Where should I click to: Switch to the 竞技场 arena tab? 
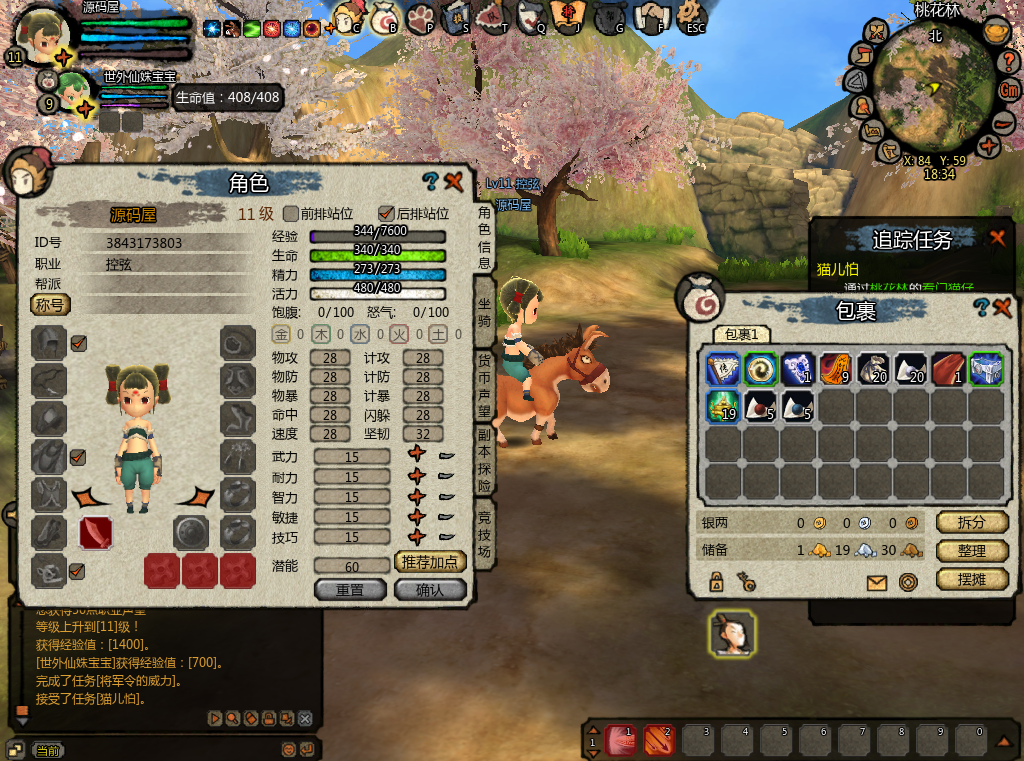pos(484,535)
